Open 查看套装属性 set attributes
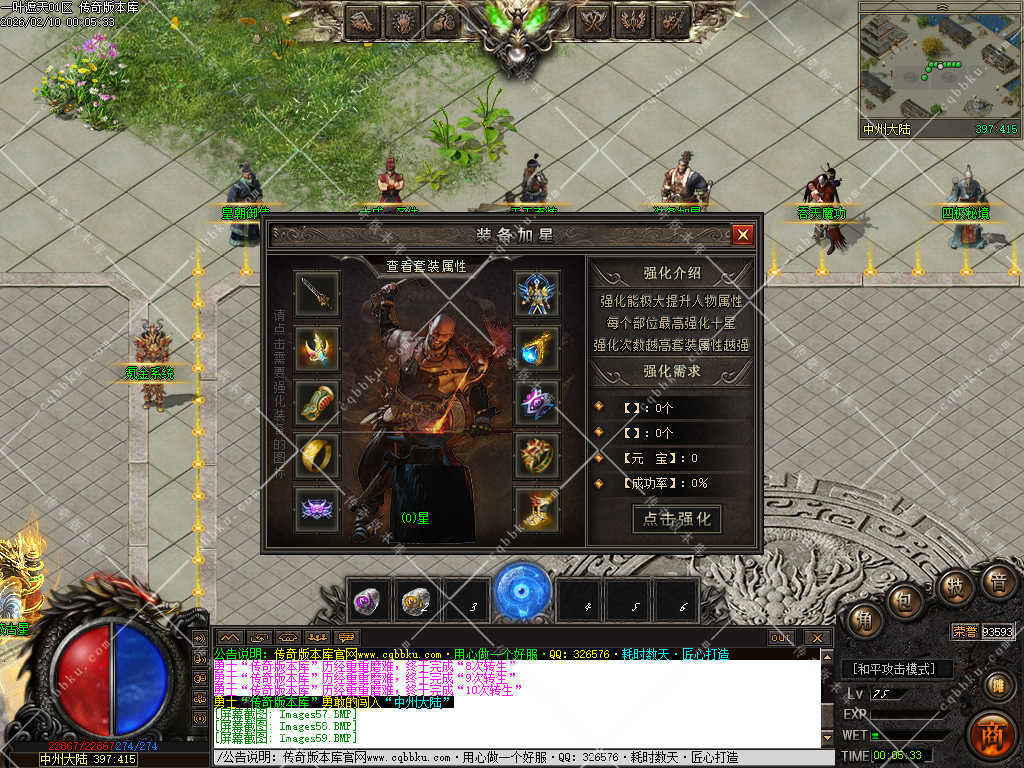The image size is (1024, 768). (426, 266)
